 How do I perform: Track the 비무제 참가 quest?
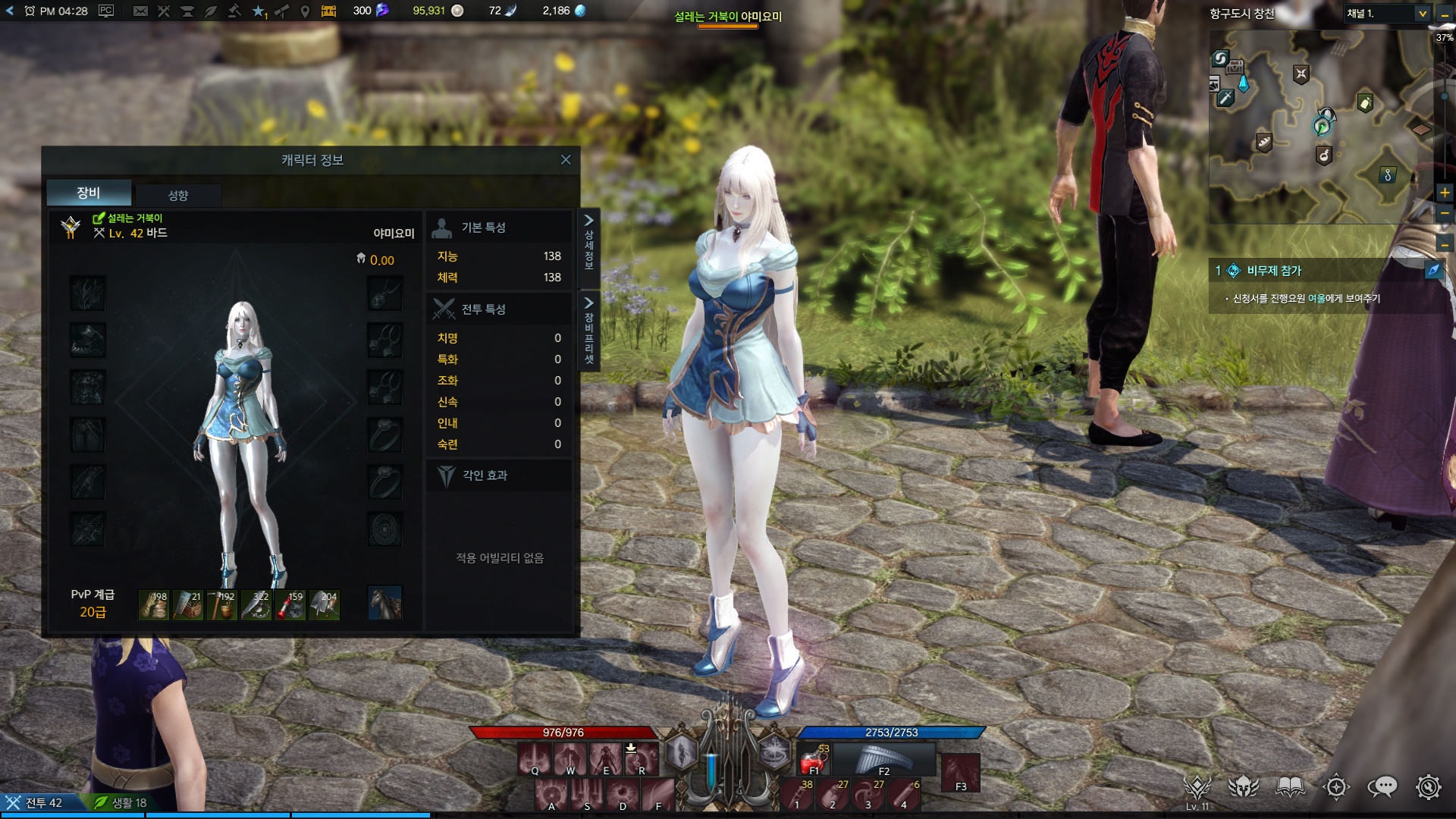point(1274,271)
